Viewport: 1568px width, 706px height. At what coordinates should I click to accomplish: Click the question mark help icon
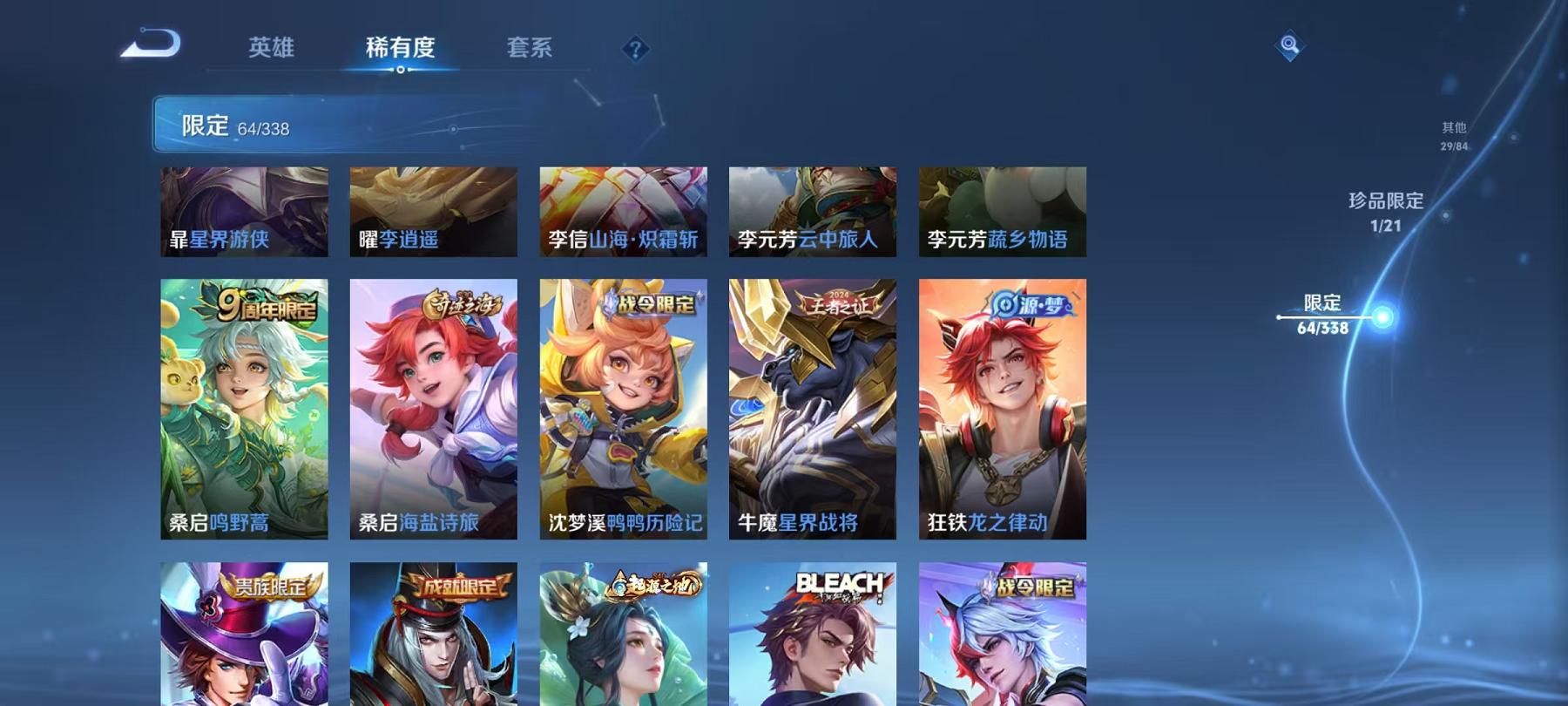coord(635,48)
